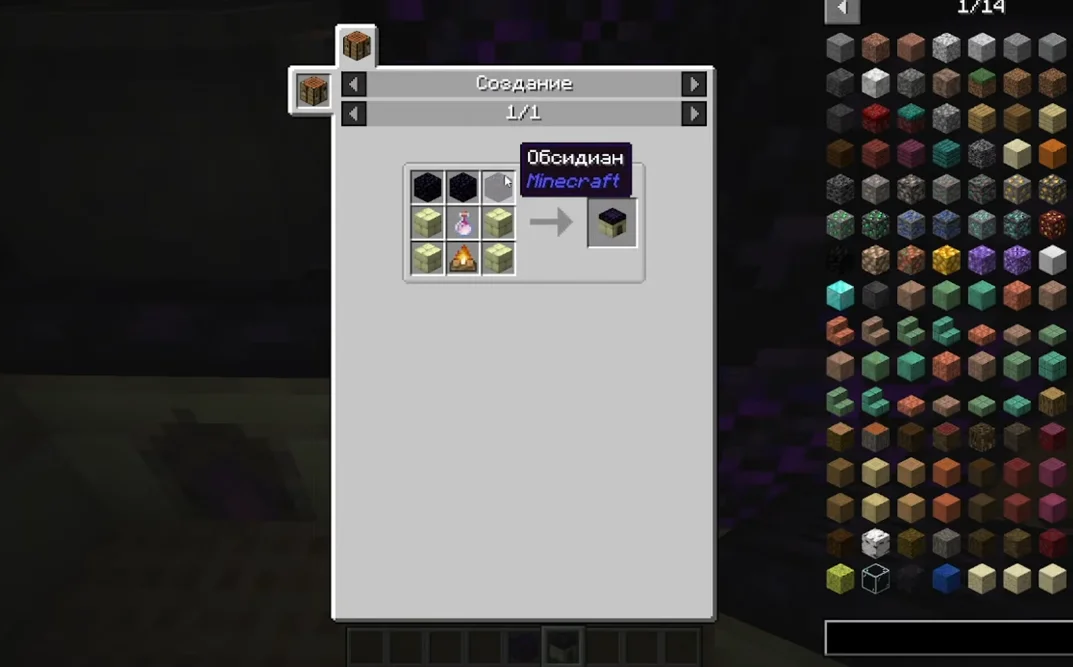The height and width of the screenshot is (667, 1073).
Task: Show previous recipe page beside 1/1
Action: point(353,114)
